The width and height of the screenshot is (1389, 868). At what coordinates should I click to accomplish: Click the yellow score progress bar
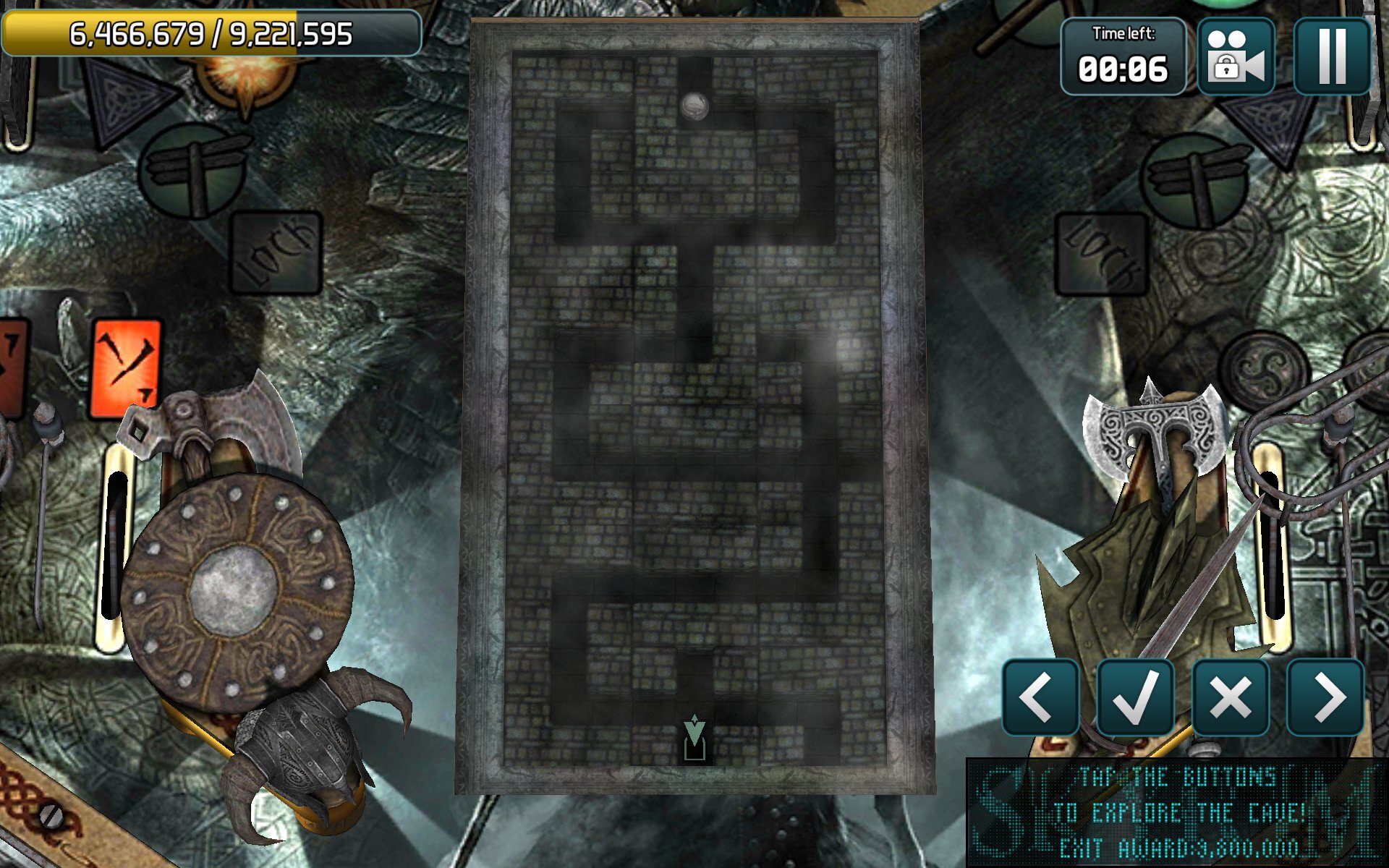coord(210,31)
